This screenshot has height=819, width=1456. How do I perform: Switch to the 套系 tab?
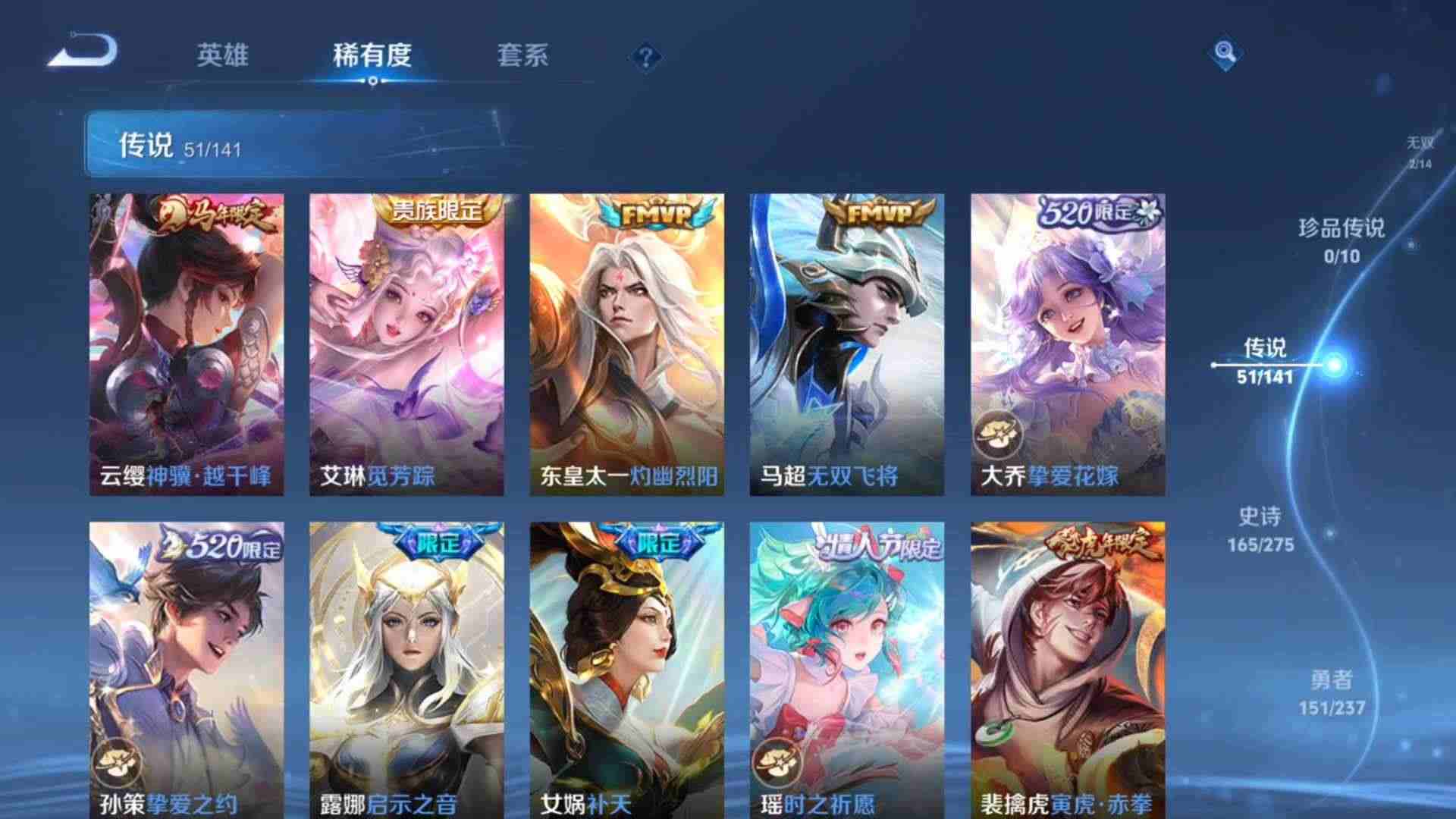pyautogui.click(x=525, y=55)
